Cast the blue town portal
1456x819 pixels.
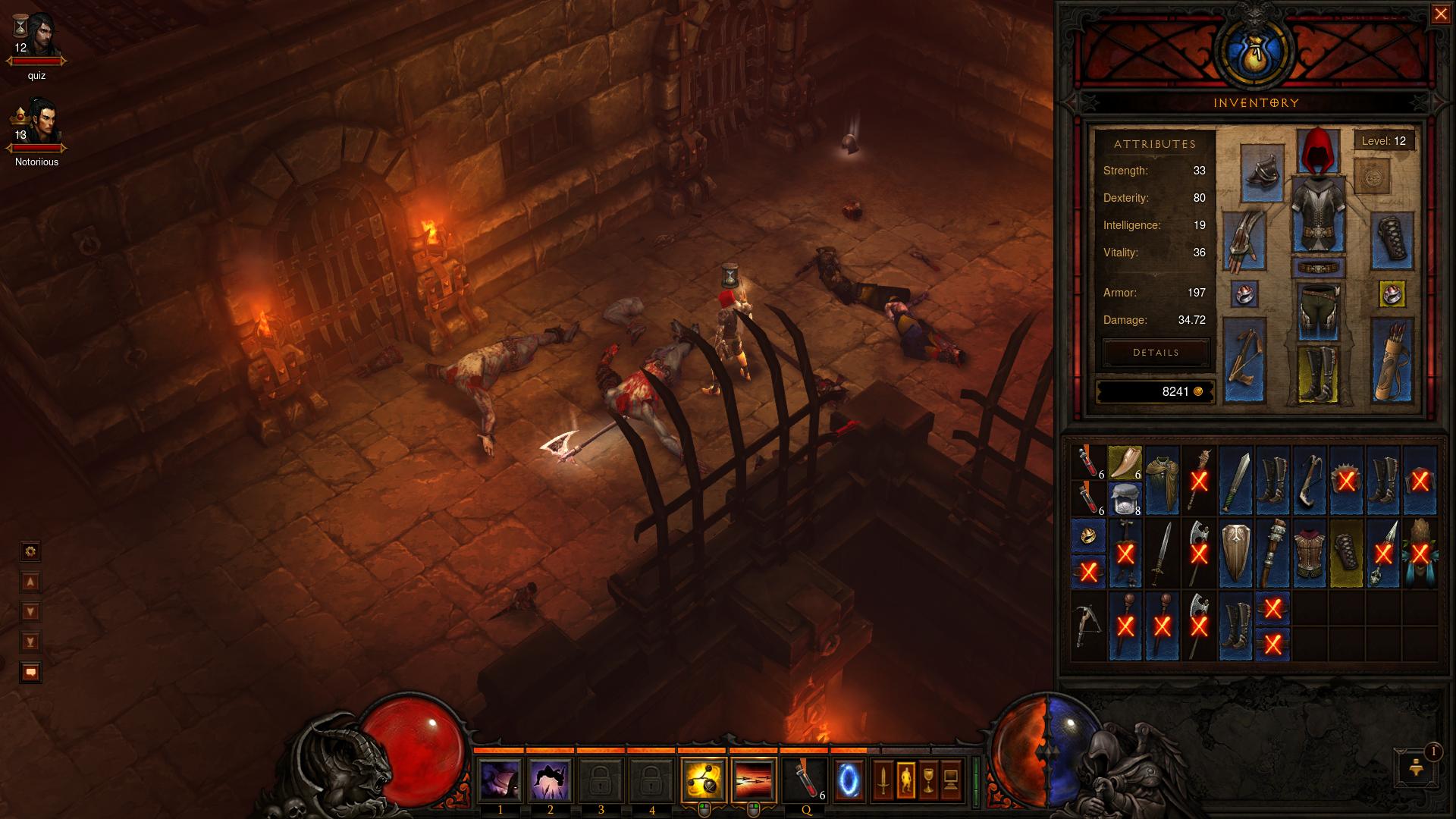pos(849,780)
